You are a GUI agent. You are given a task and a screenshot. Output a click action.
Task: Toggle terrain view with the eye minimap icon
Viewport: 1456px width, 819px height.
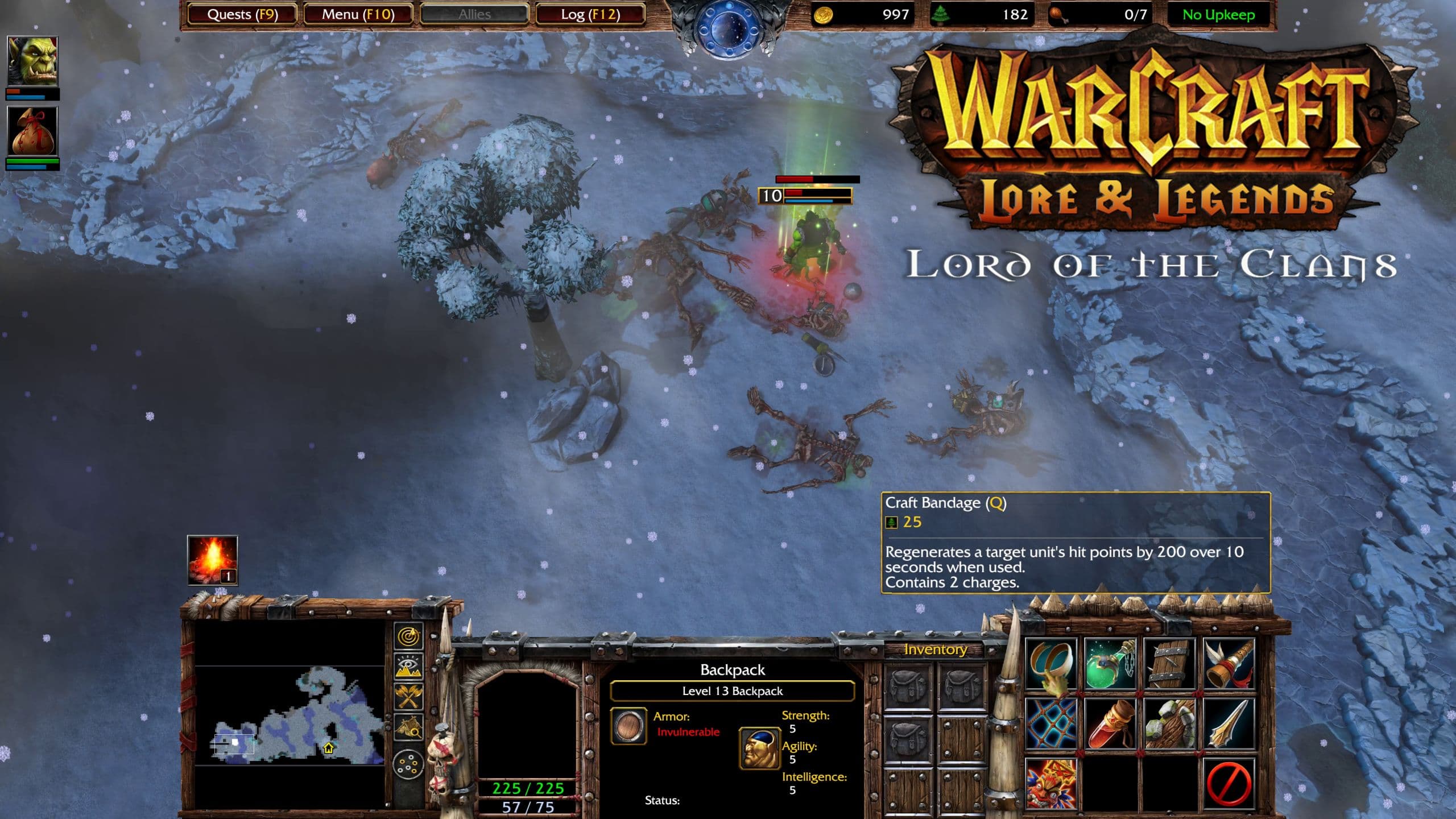[x=409, y=665]
